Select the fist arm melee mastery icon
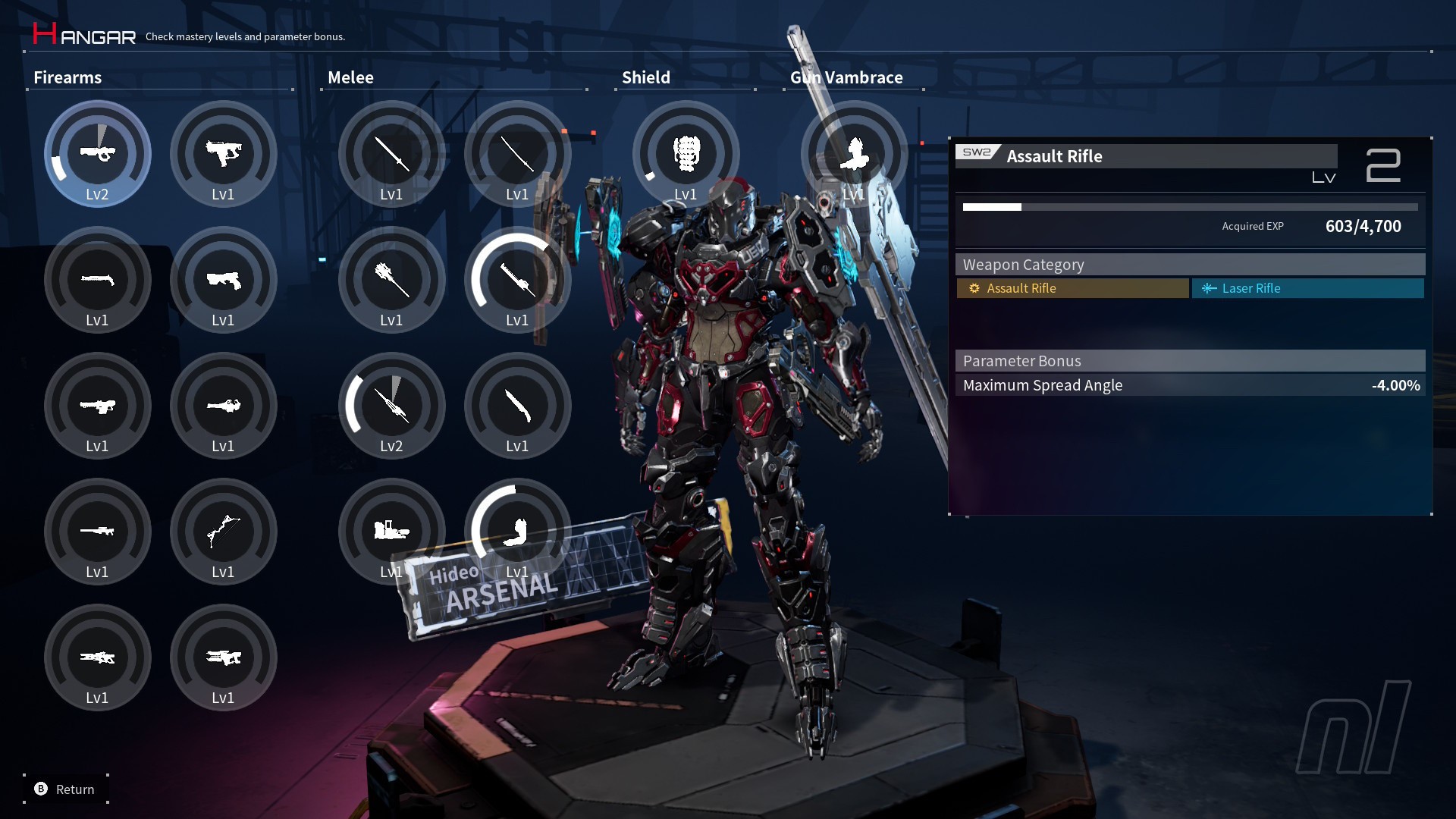Viewport: 1456px width, 819px height. [x=517, y=531]
